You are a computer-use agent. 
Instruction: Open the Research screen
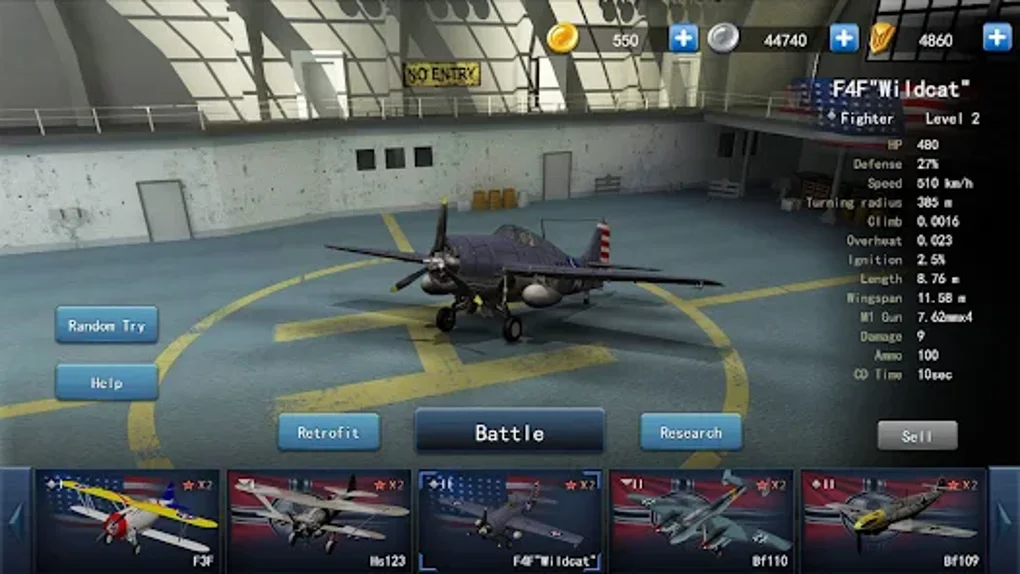tap(691, 432)
